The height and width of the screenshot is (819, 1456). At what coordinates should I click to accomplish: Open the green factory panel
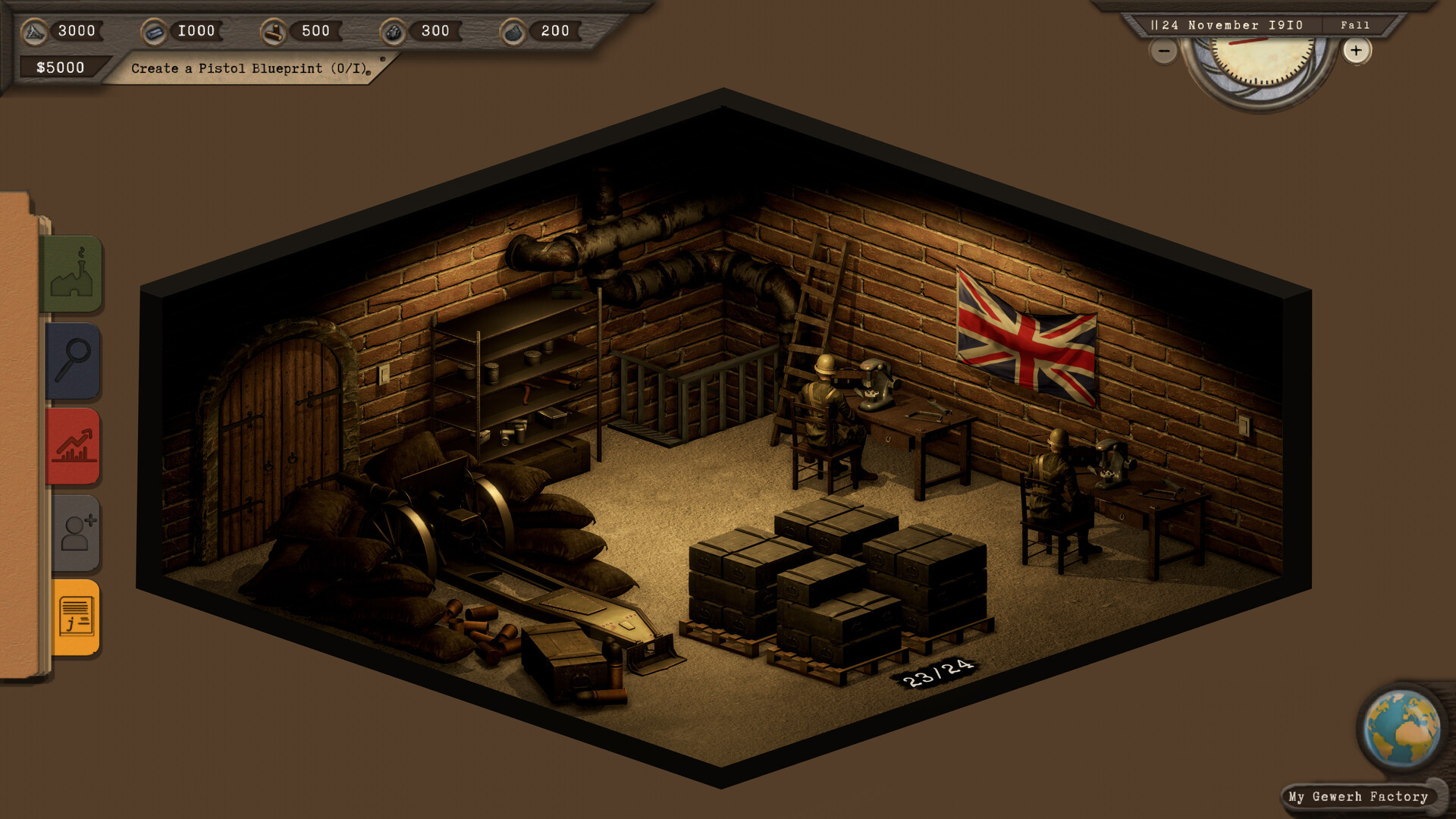pos(75,275)
